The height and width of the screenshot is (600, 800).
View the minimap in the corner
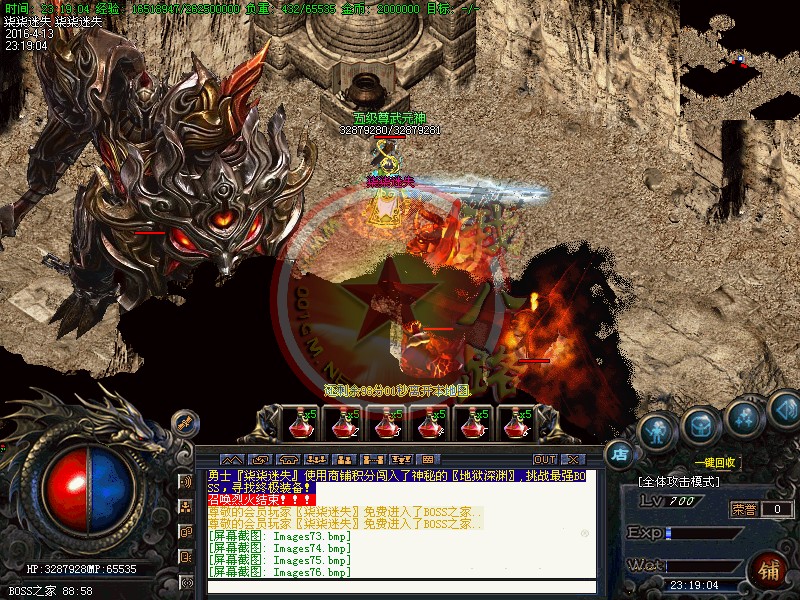point(739,60)
